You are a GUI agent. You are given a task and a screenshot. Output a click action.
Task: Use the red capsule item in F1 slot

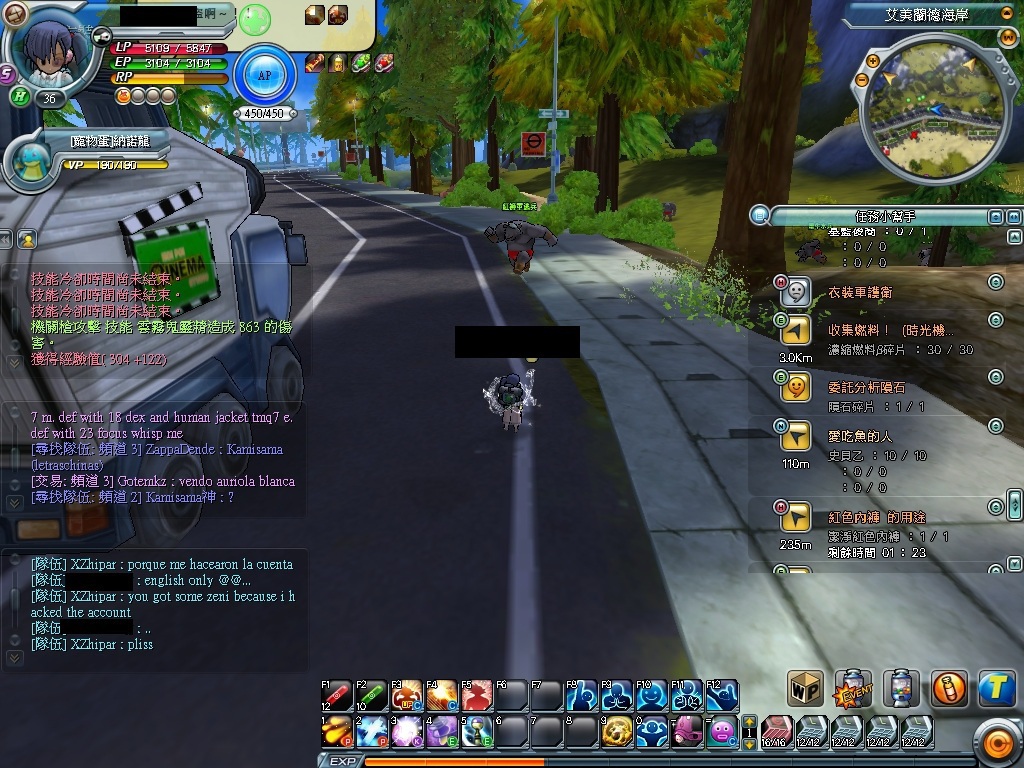click(337, 695)
